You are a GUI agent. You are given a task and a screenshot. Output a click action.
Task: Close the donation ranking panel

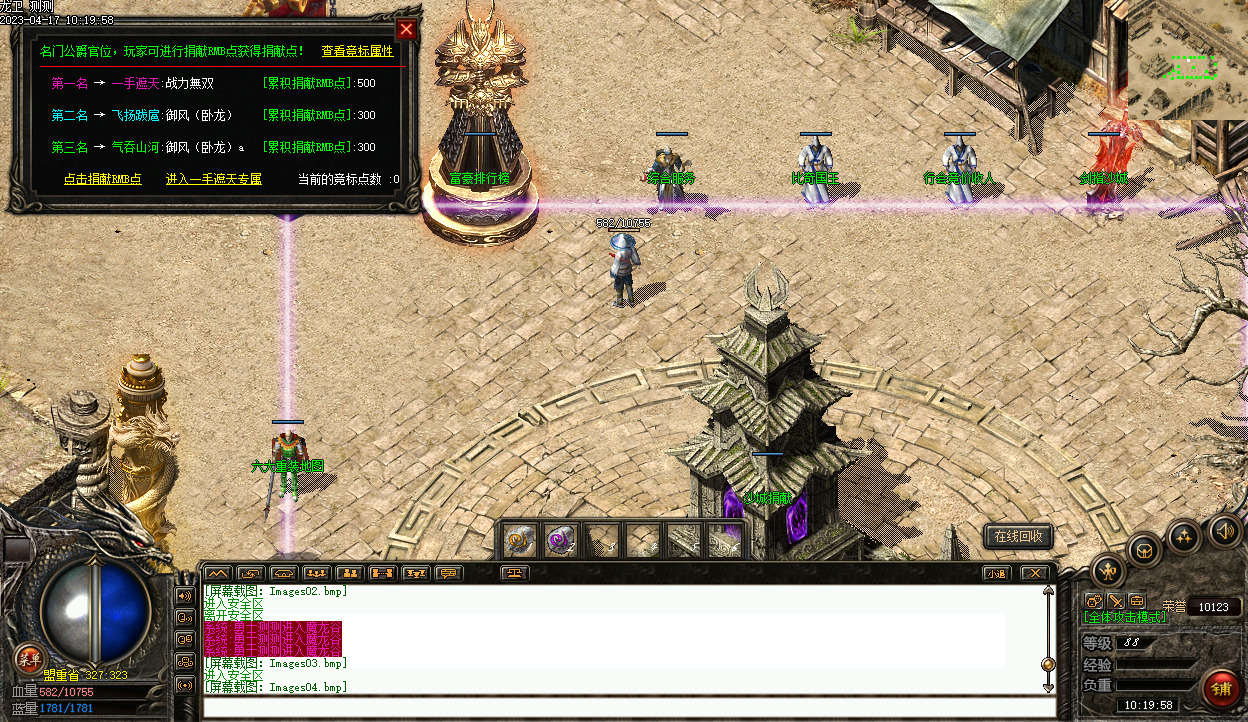coord(406,29)
